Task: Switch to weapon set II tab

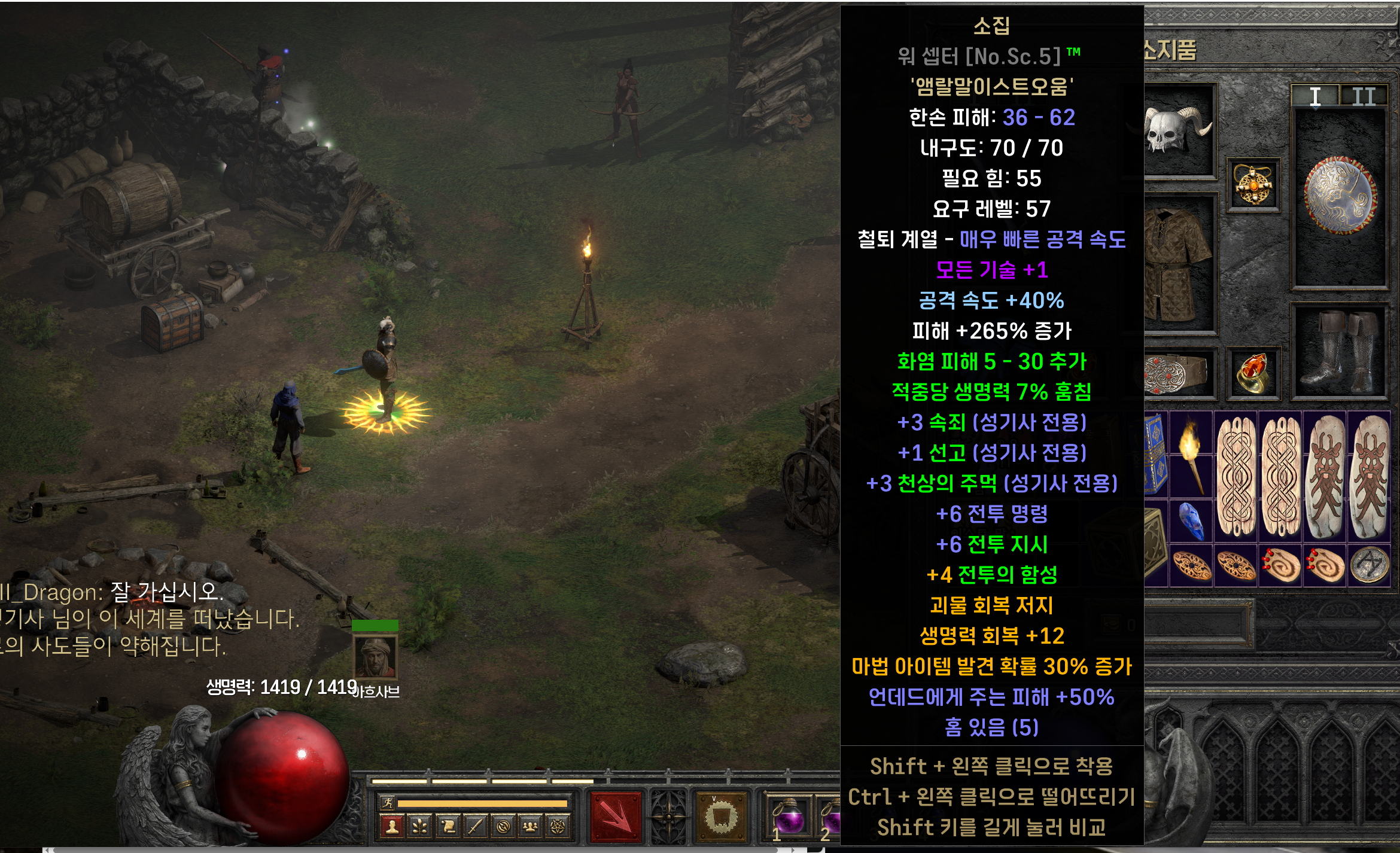Action: coord(1364,96)
